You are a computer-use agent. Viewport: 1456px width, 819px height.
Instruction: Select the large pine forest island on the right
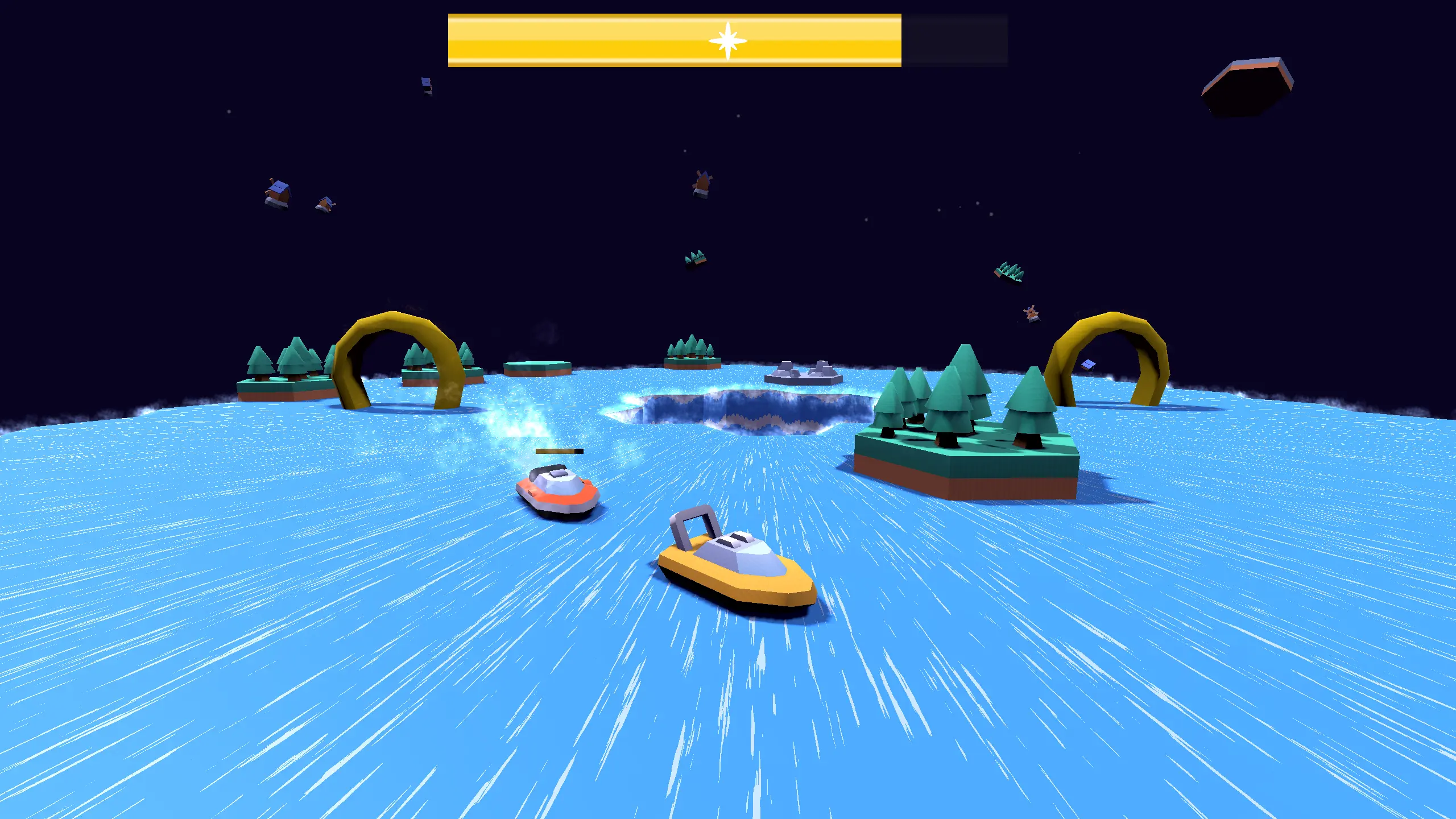(x=967, y=432)
